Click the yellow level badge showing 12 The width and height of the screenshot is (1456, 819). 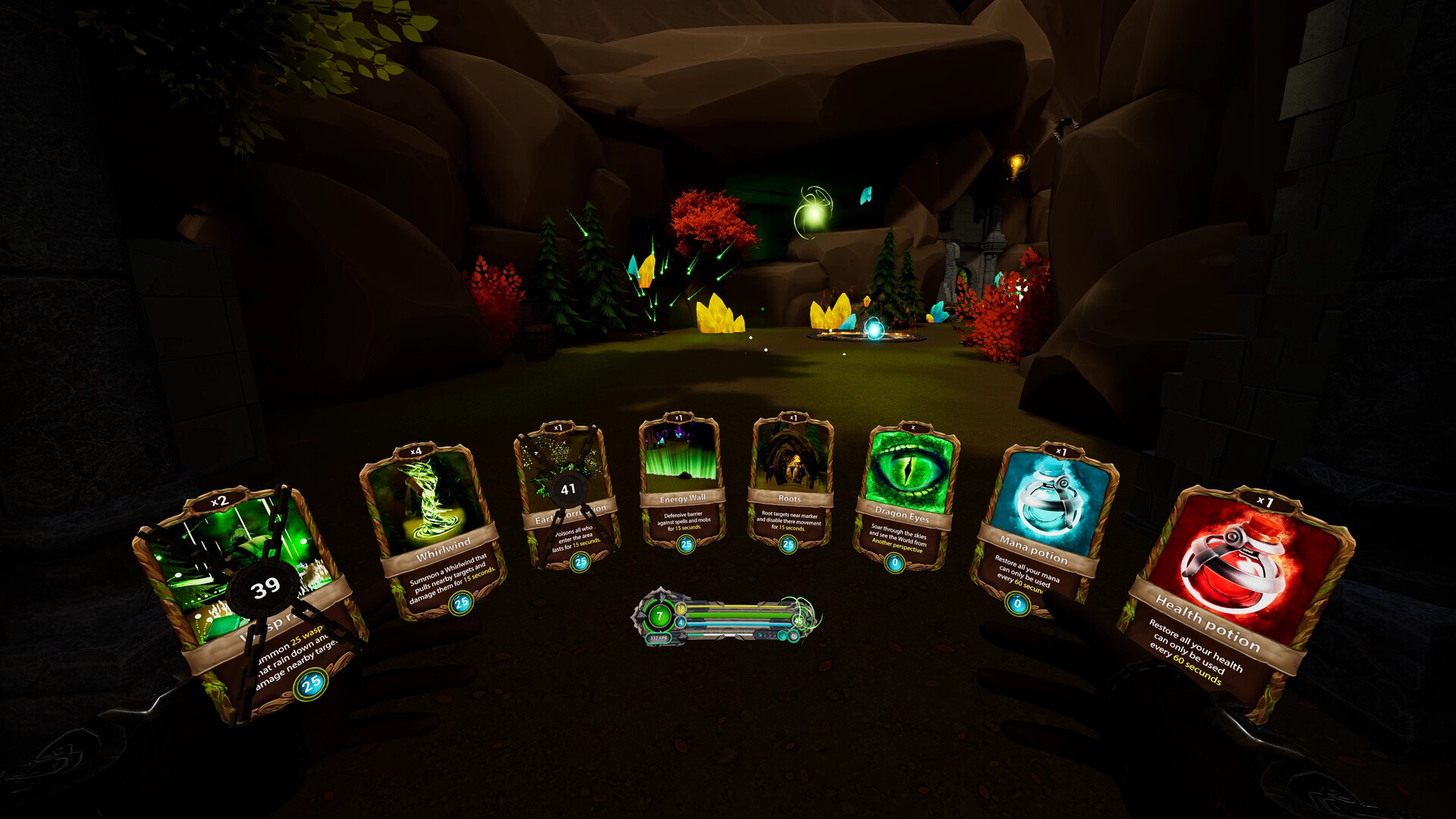pyautogui.click(x=680, y=608)
